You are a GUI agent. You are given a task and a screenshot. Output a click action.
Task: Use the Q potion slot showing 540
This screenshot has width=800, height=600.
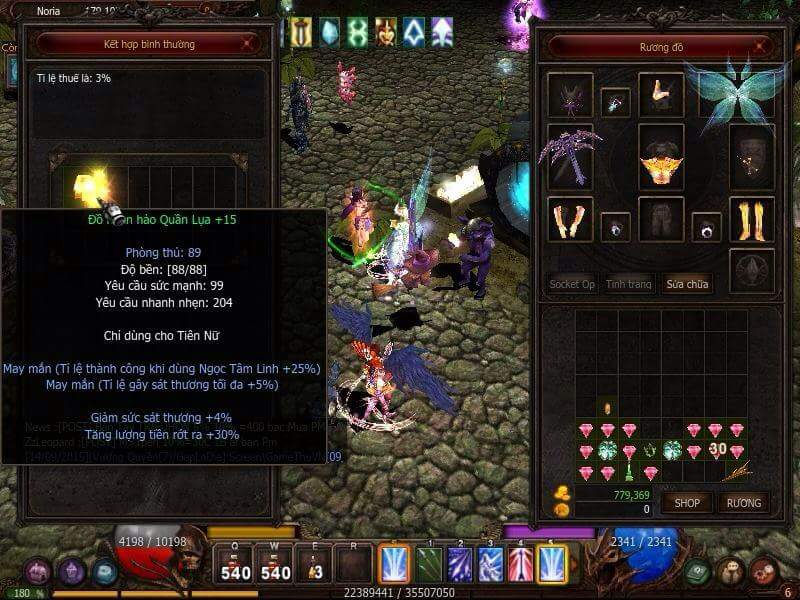[235, 565]
